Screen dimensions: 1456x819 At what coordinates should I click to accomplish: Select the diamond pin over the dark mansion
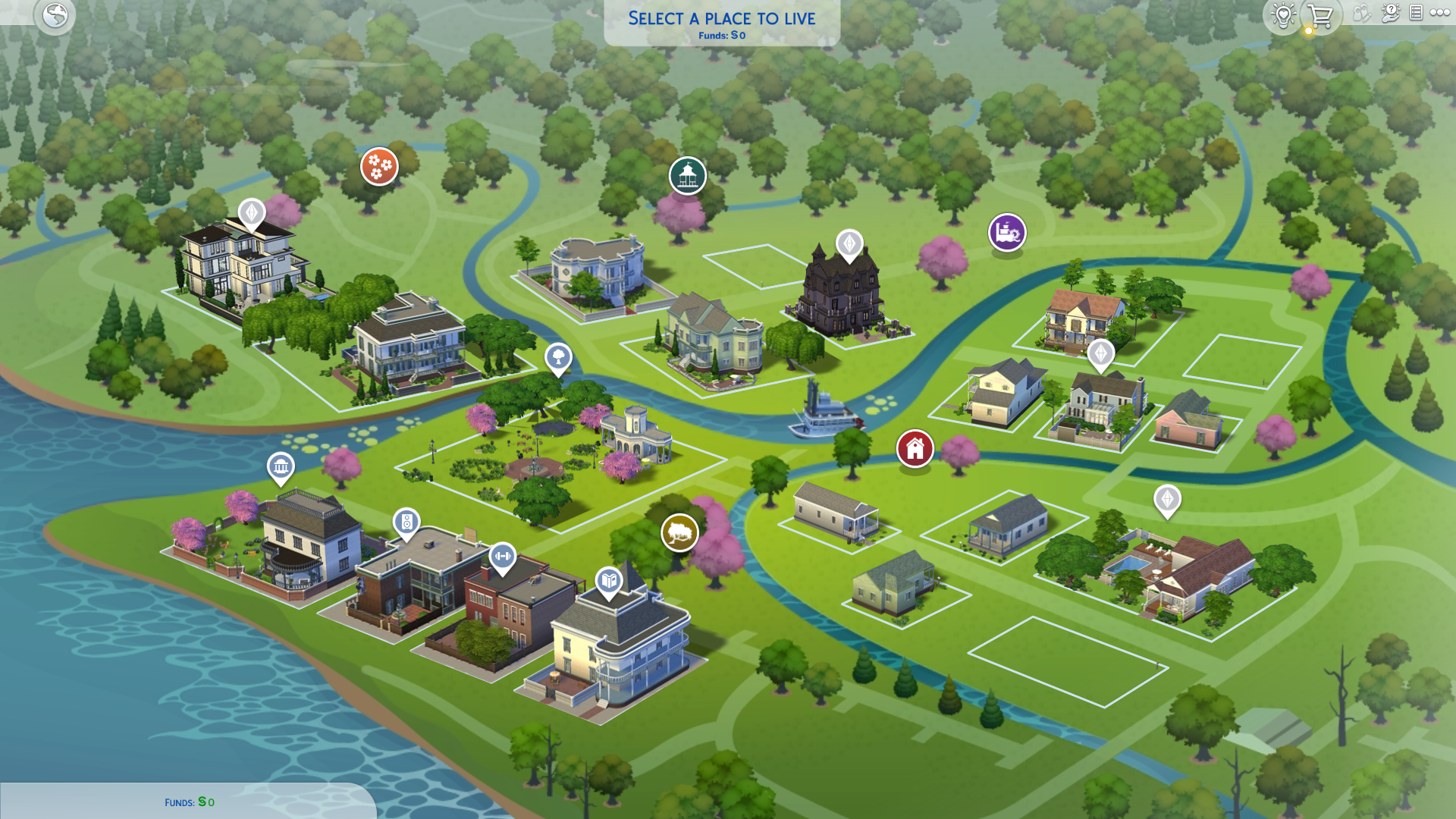point(849,244)
